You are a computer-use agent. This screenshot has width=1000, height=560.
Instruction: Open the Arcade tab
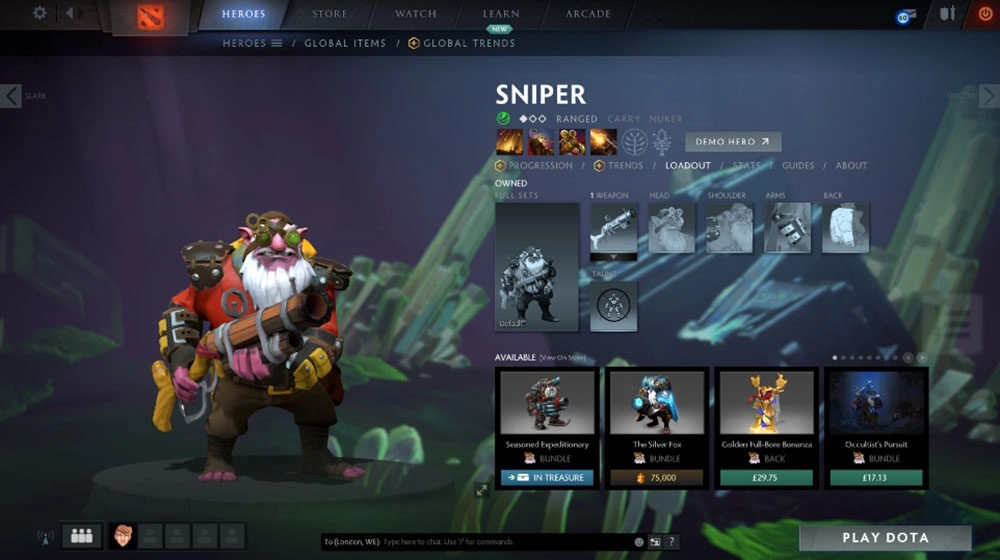coord(588,14)
